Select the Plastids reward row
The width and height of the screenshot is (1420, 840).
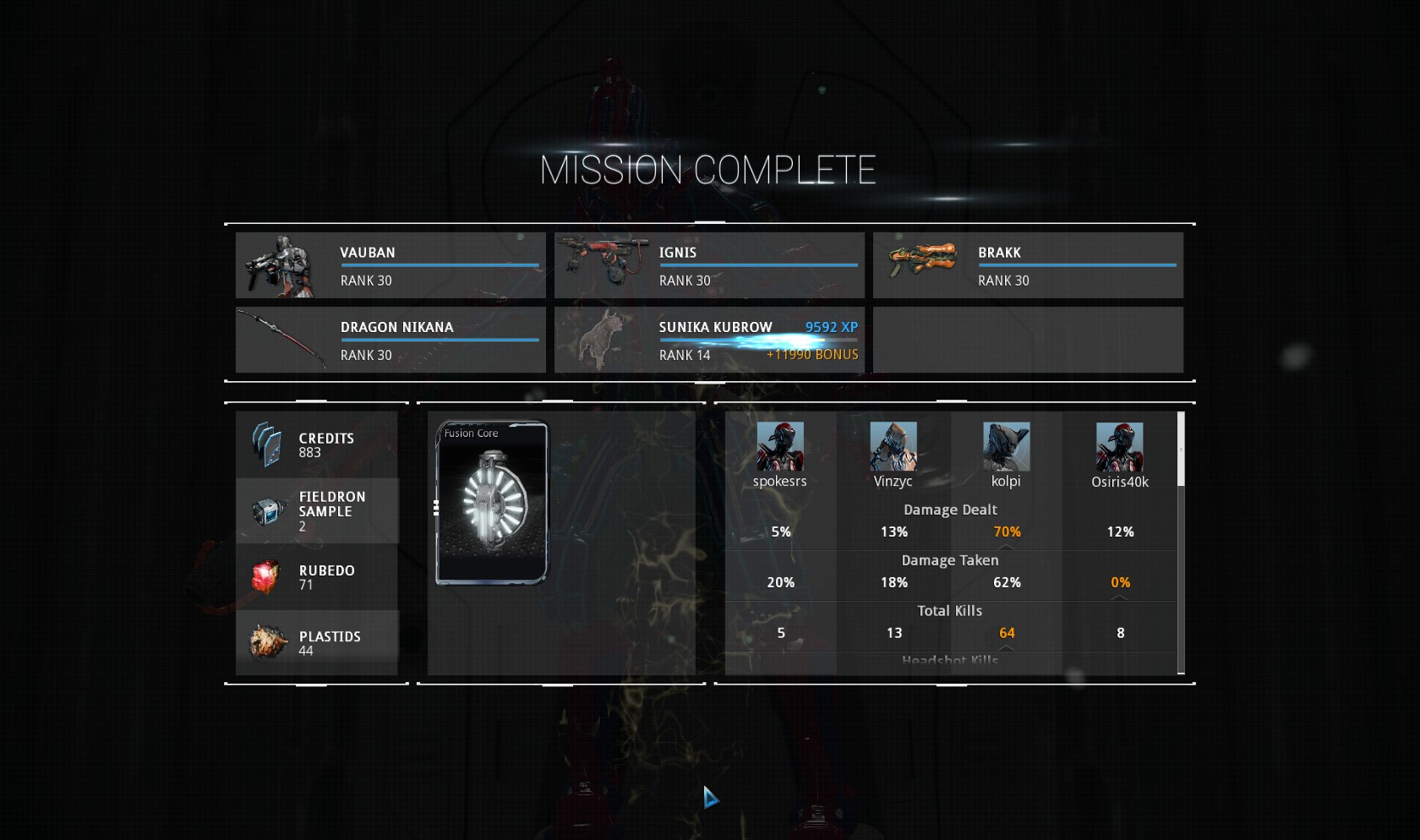point(317,643)
